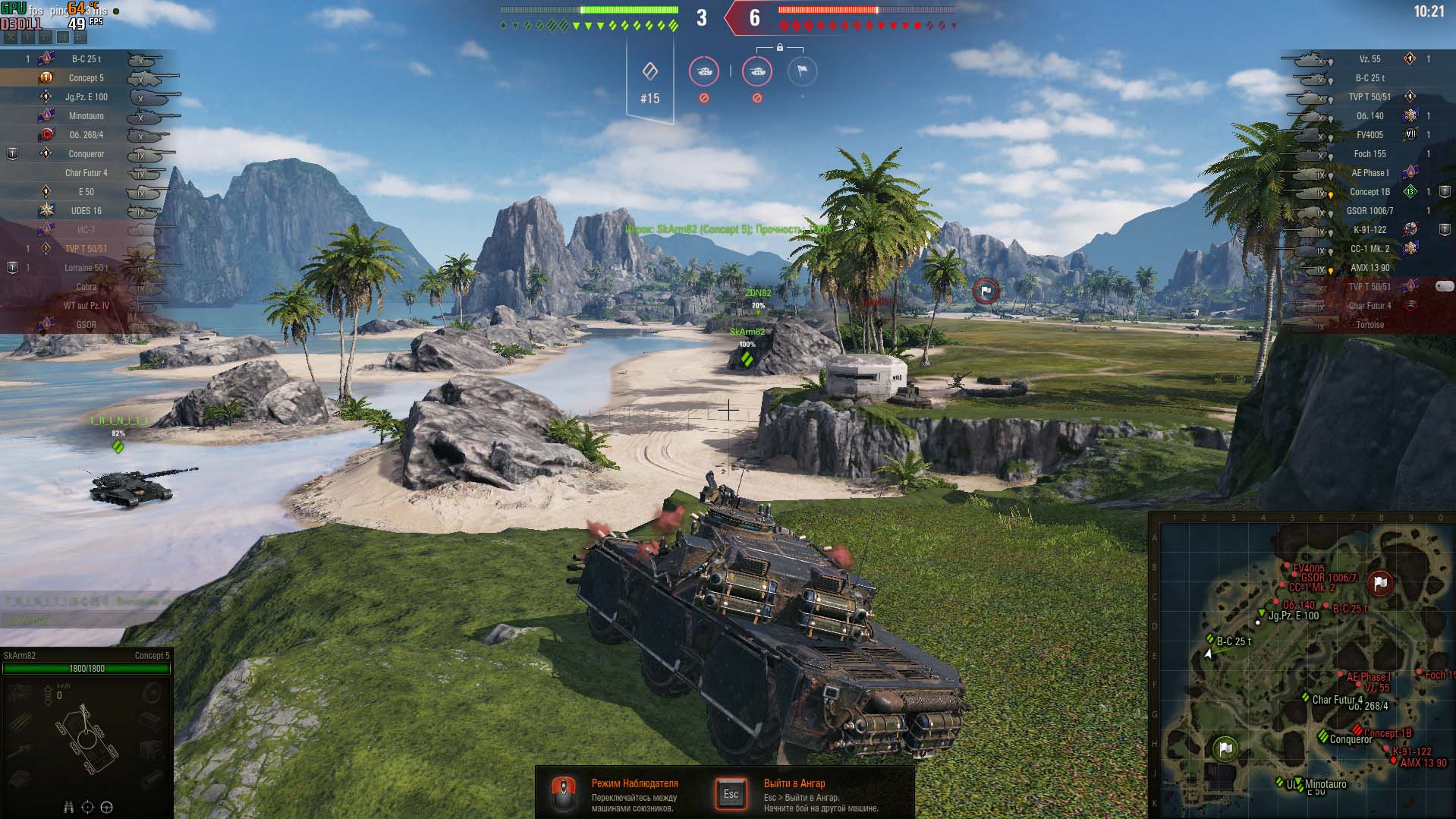Click the Minotauro entry in the team list
Viewport: 1456px width, 819px height.
[86, 116]
